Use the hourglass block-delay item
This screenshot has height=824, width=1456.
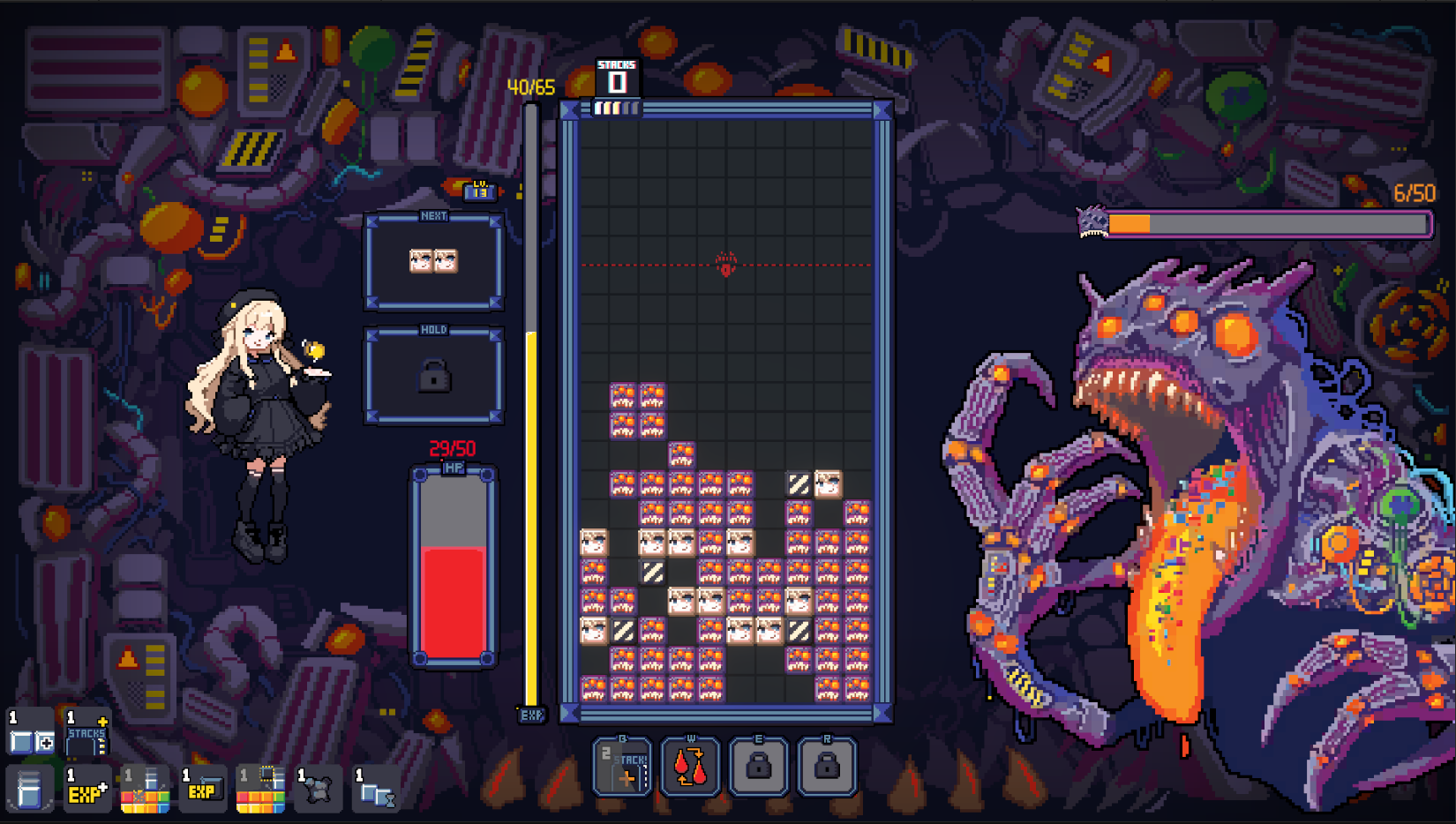(x=375, y=791)
